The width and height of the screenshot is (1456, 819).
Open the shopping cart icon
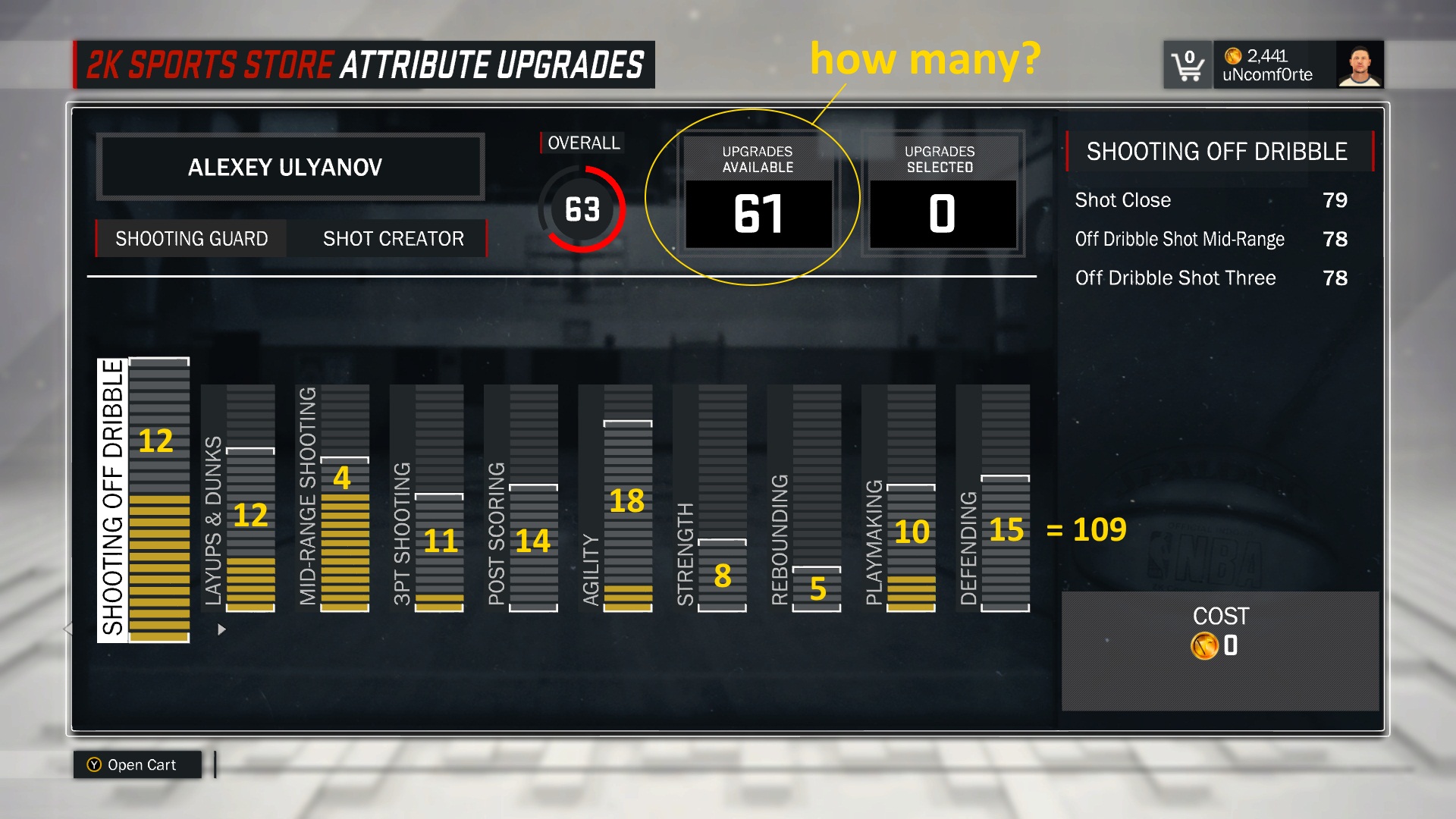1188,65
